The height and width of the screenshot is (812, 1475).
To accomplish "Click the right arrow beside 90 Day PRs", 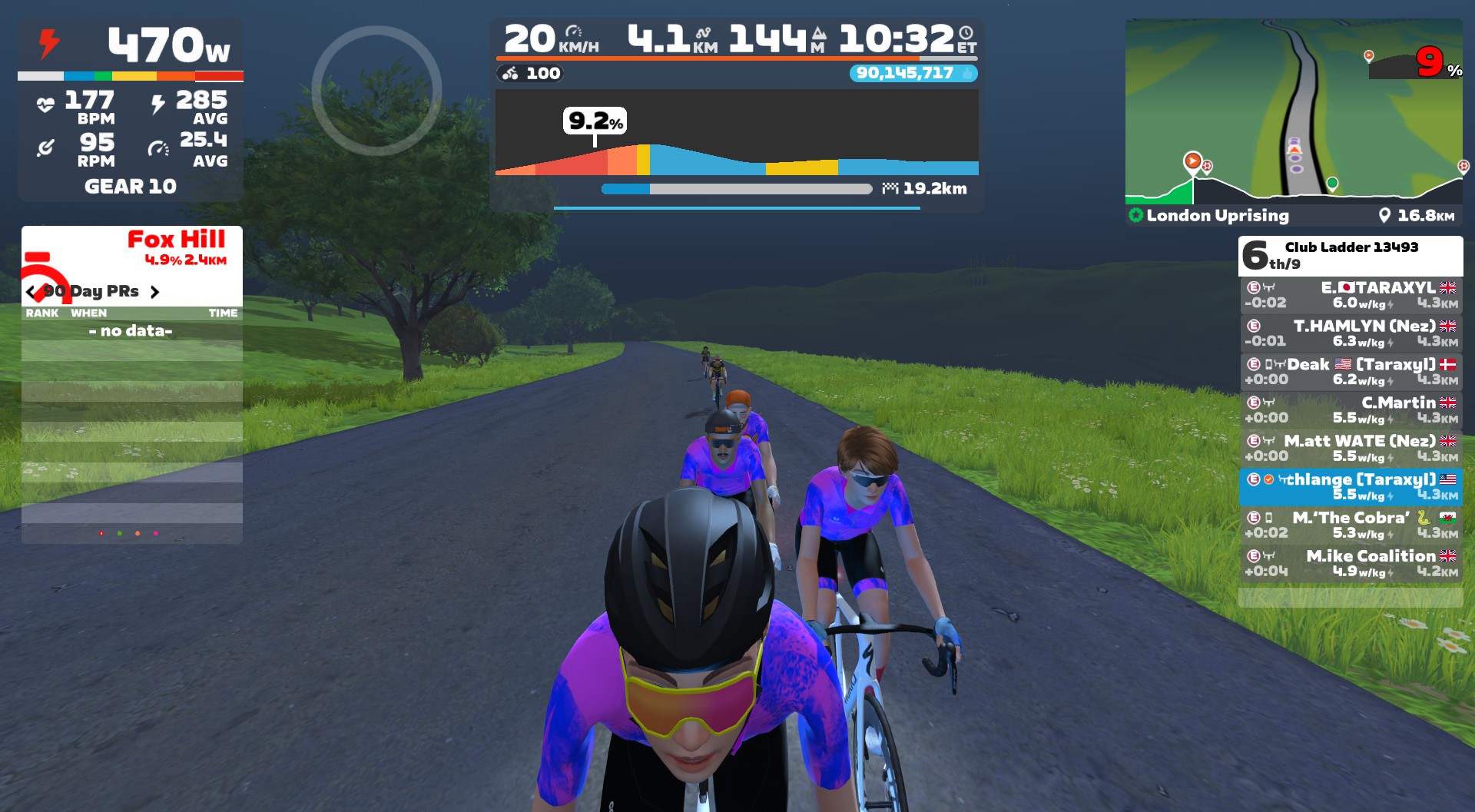I will point(155,292).
